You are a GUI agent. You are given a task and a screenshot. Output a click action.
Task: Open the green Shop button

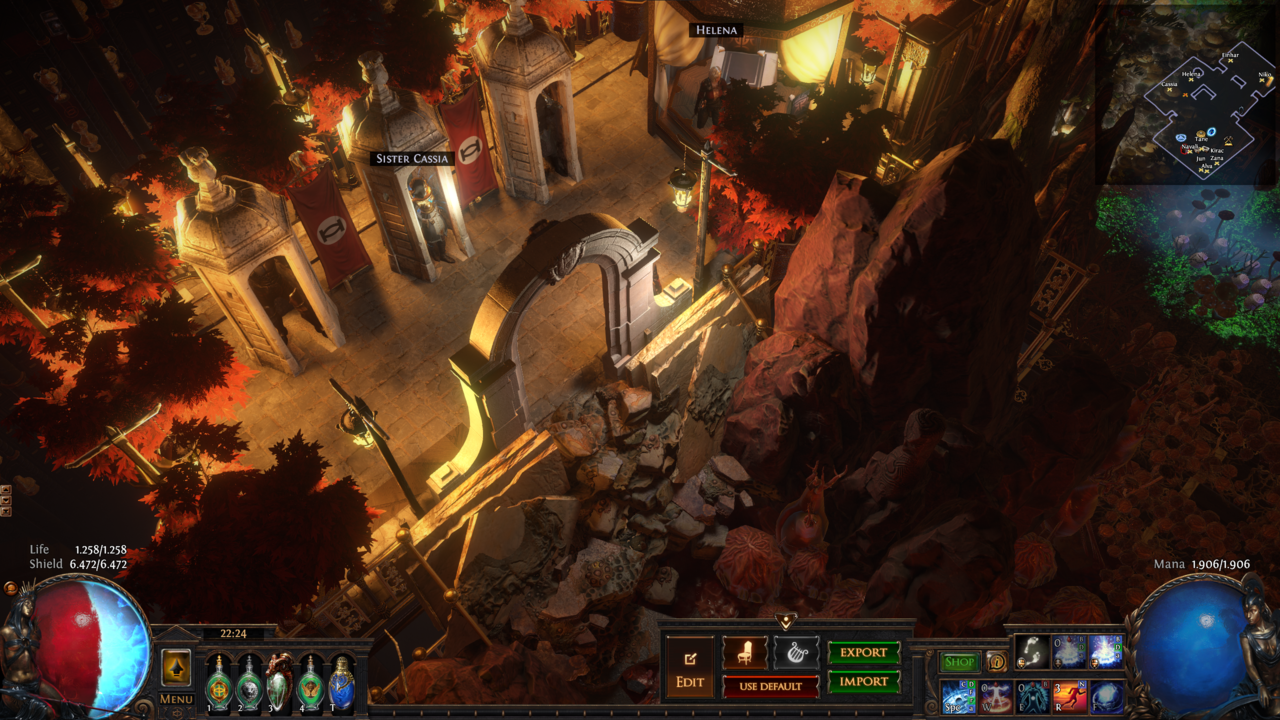959,662
